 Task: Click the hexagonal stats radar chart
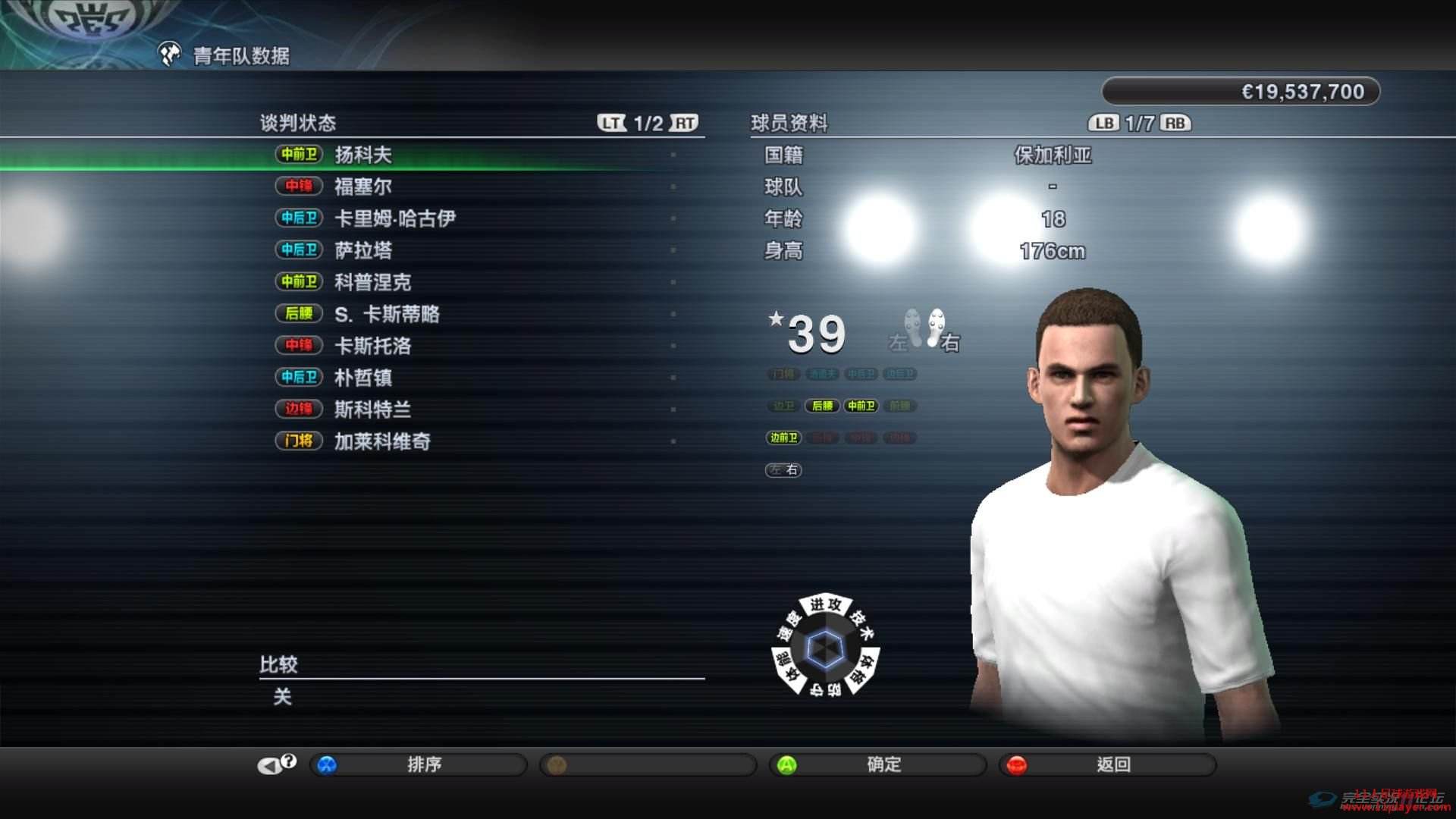pos(825,648)
